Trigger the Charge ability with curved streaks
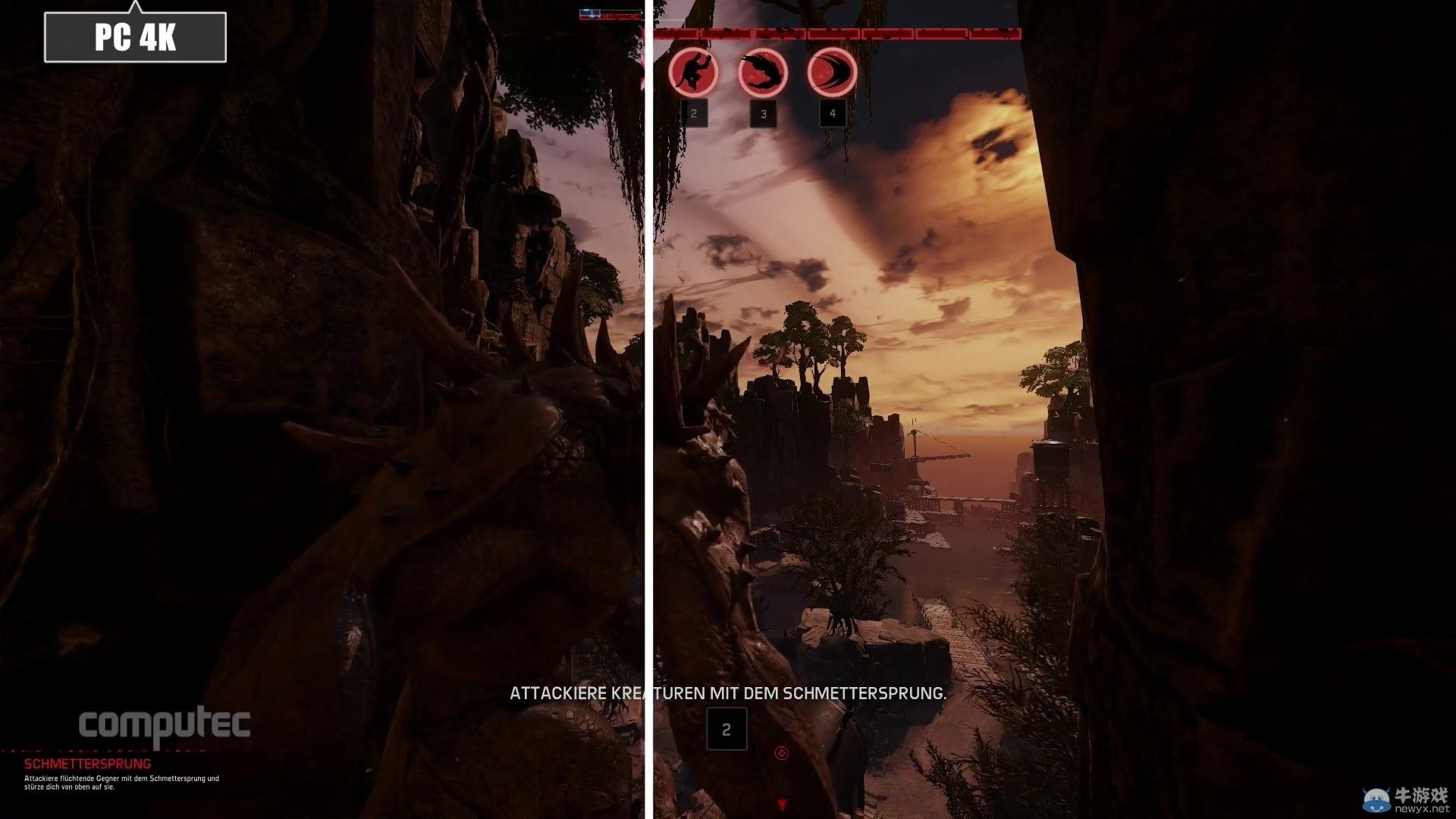This screenshot has width=1456, height=819. pos(832,73)
